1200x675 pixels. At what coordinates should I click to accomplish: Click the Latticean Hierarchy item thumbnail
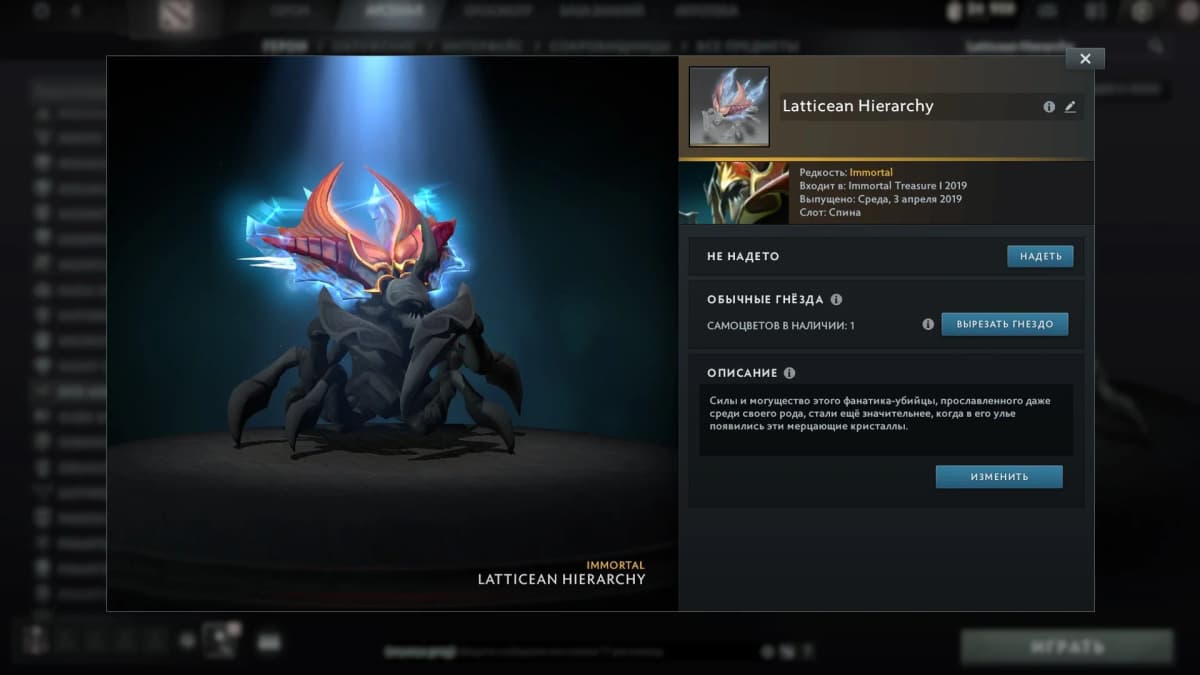[x=729, y=107]
